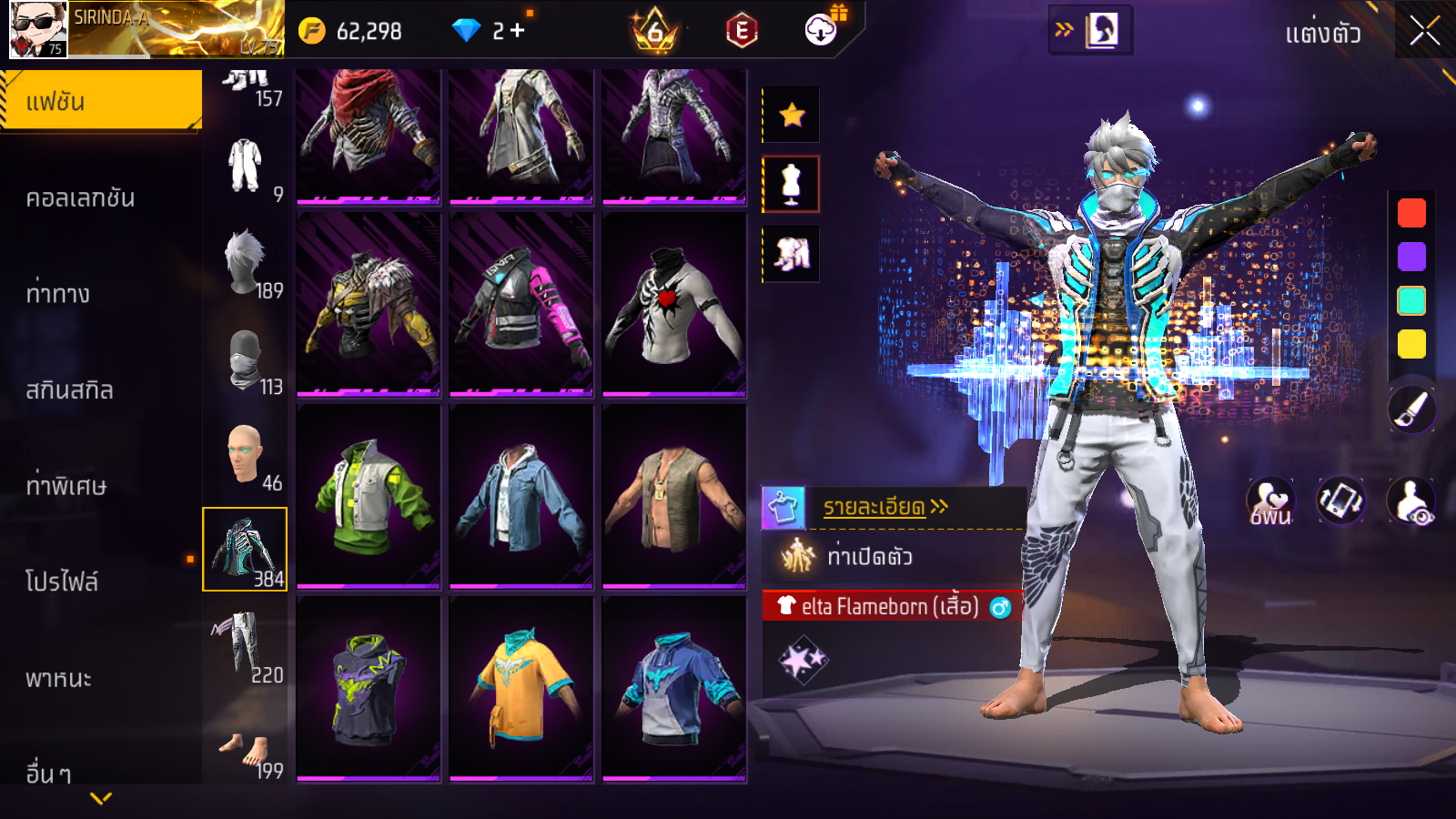Open the pants category showing 220
The width and height of the screenshot is (1456, 819).
coord(244,646)
